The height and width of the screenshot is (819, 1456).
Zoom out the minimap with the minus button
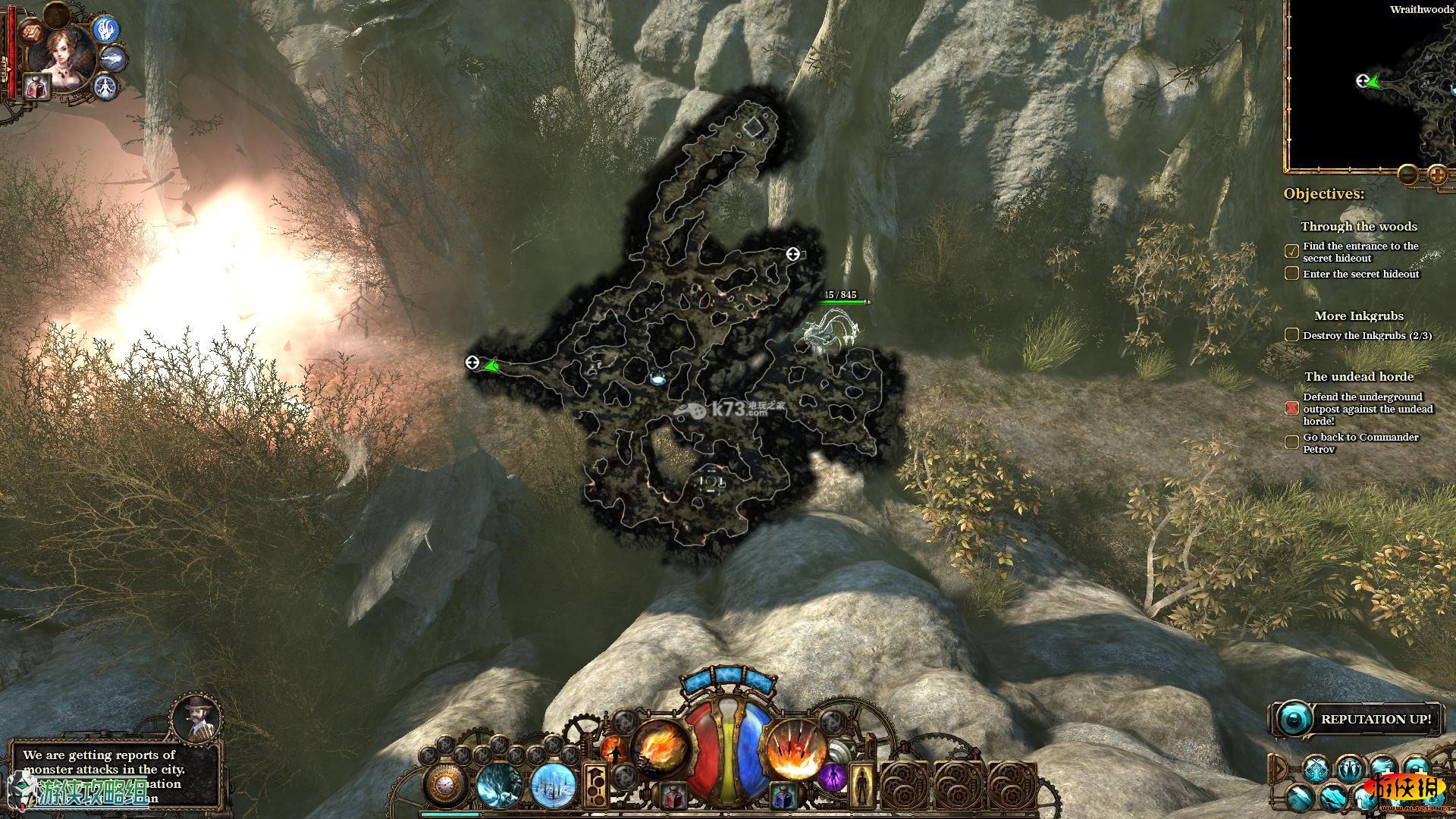(x=1407, y=175)
